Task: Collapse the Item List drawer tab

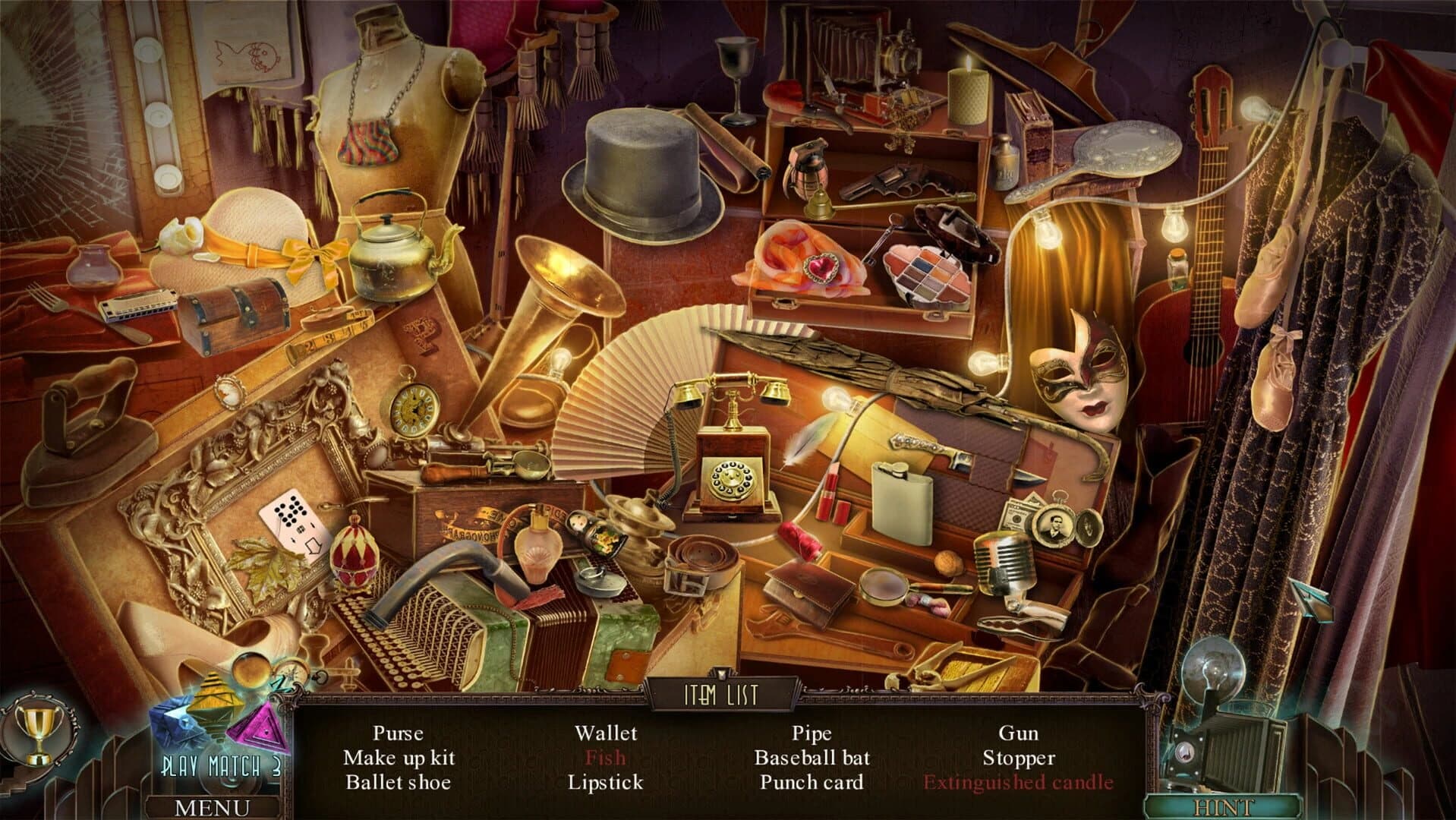Action: pos(723,692)
